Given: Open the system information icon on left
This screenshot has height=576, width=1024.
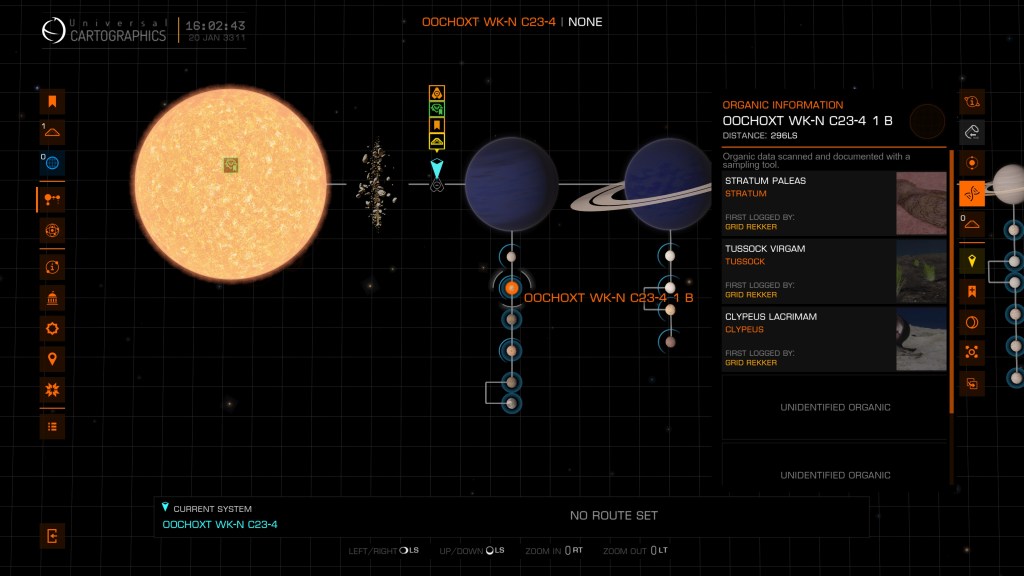Looking at the screenshot, I should click(x=52, y=267).
